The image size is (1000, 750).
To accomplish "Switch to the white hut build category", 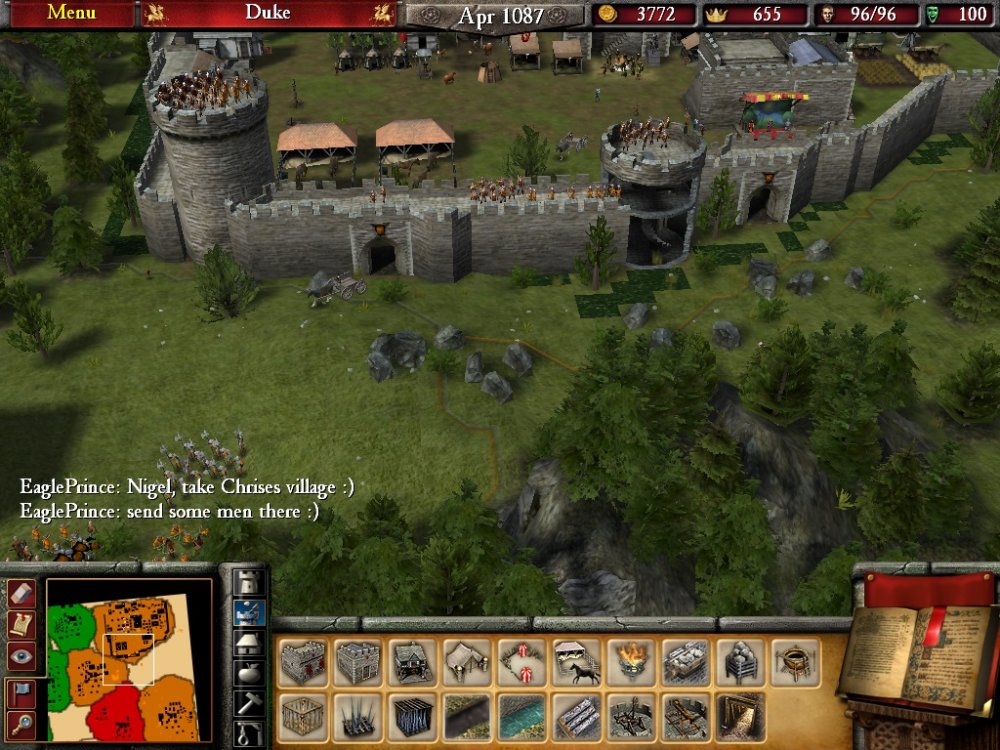I will pyautogui.click(x=248, y=643).
